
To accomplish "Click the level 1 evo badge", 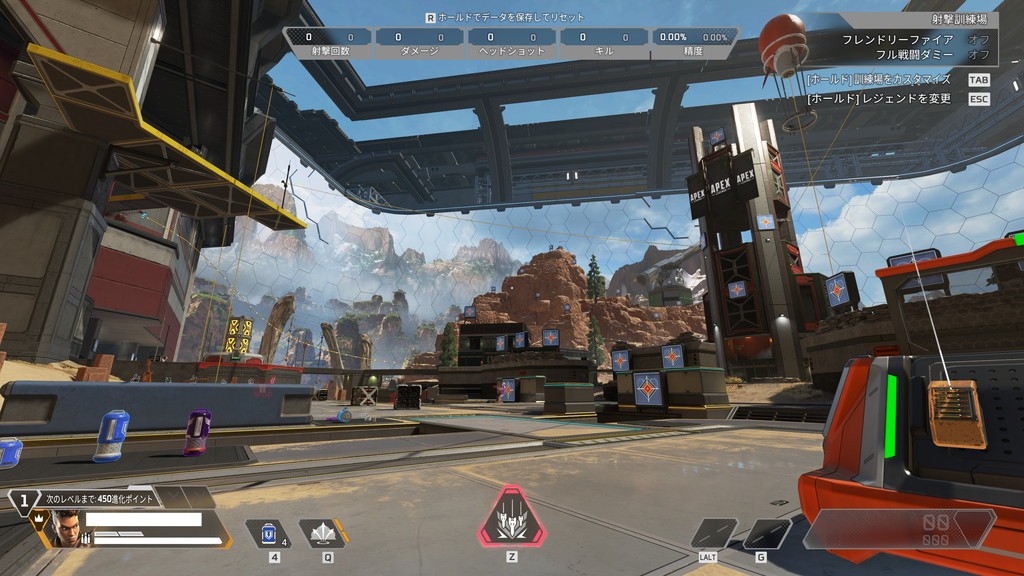I will point(21,496).
